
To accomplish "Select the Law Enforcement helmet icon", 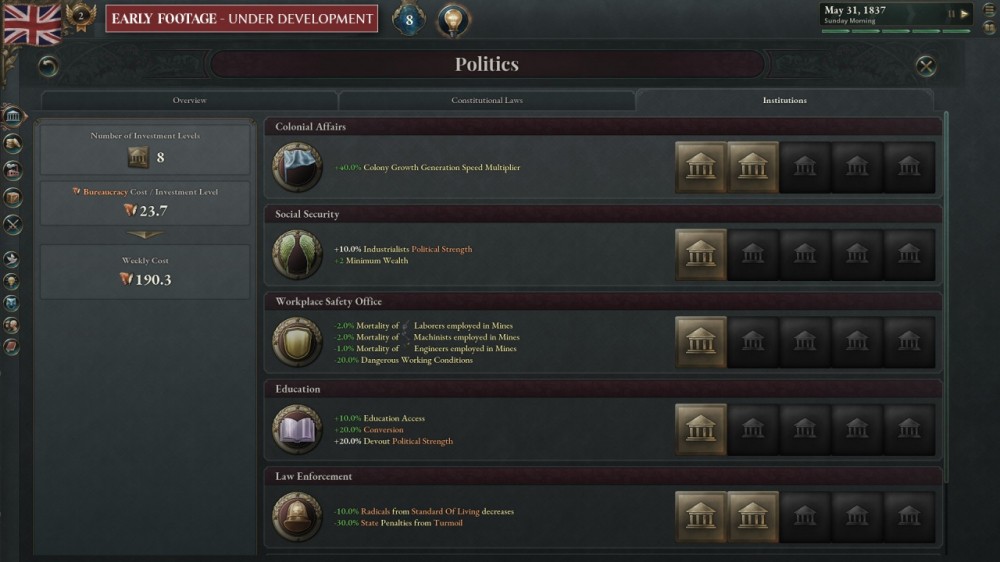I will tap(297, 517).
